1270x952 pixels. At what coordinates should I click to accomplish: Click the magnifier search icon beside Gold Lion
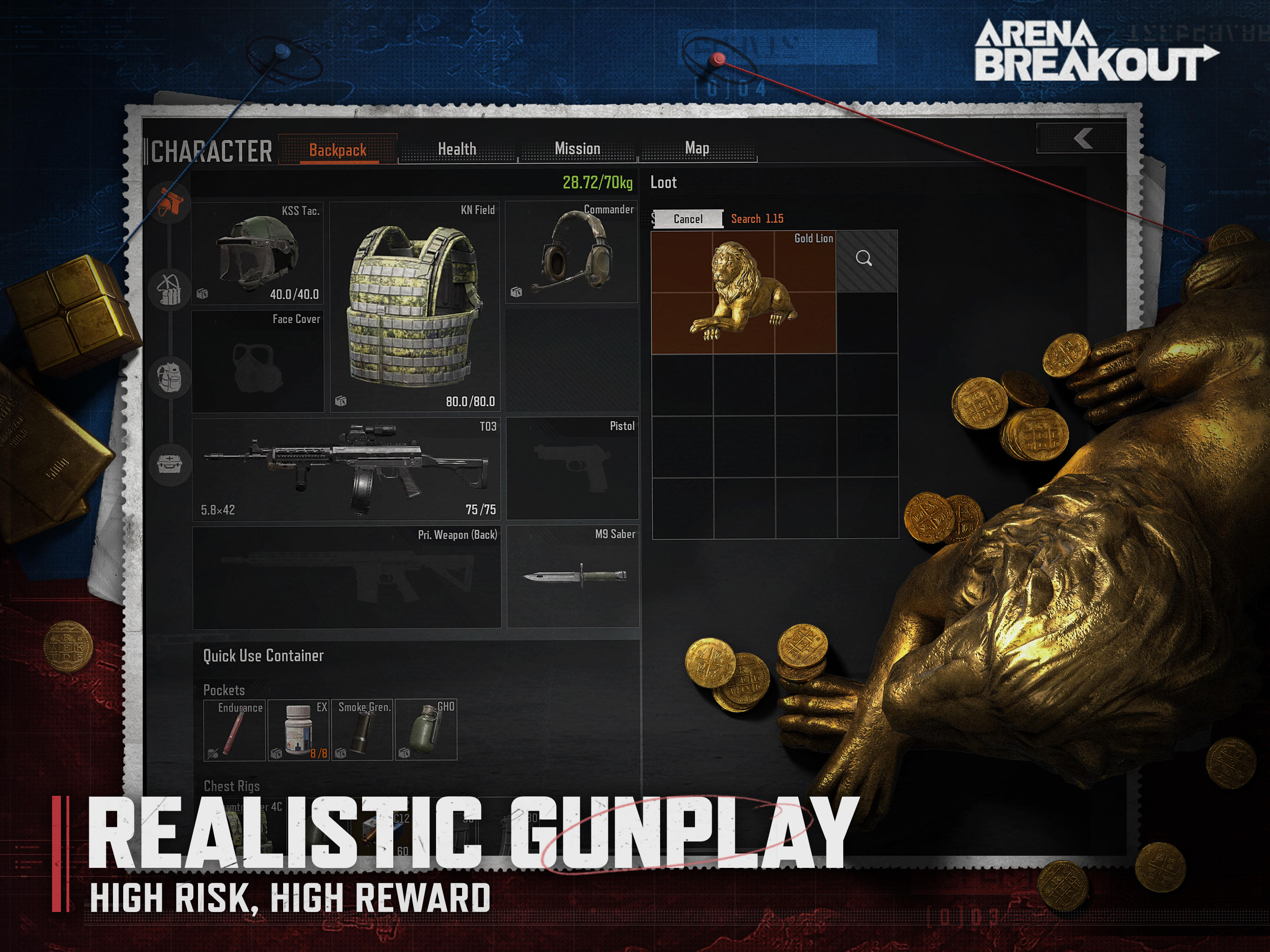coord(864,258)
